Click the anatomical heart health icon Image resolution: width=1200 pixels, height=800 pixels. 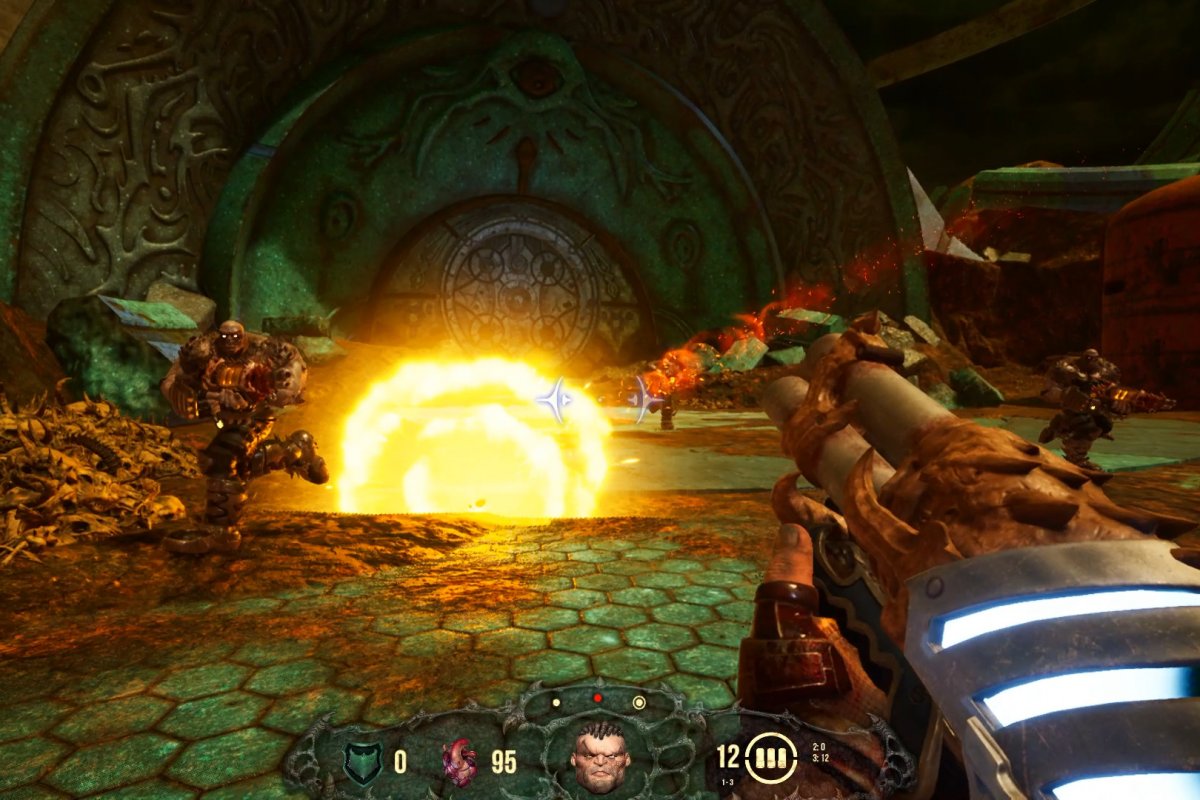460,762
